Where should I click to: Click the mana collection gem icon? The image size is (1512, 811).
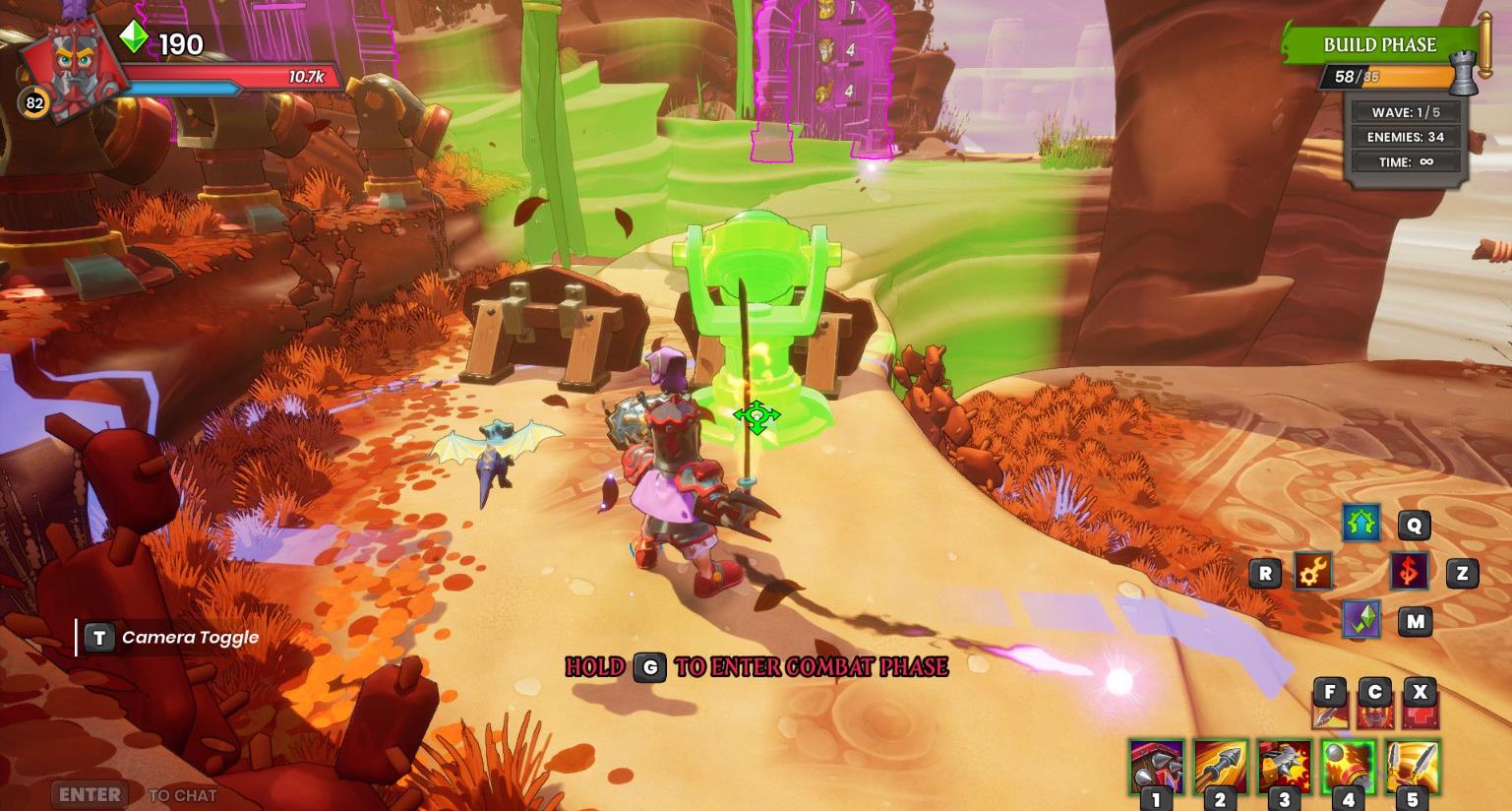tap(1361, 621)
